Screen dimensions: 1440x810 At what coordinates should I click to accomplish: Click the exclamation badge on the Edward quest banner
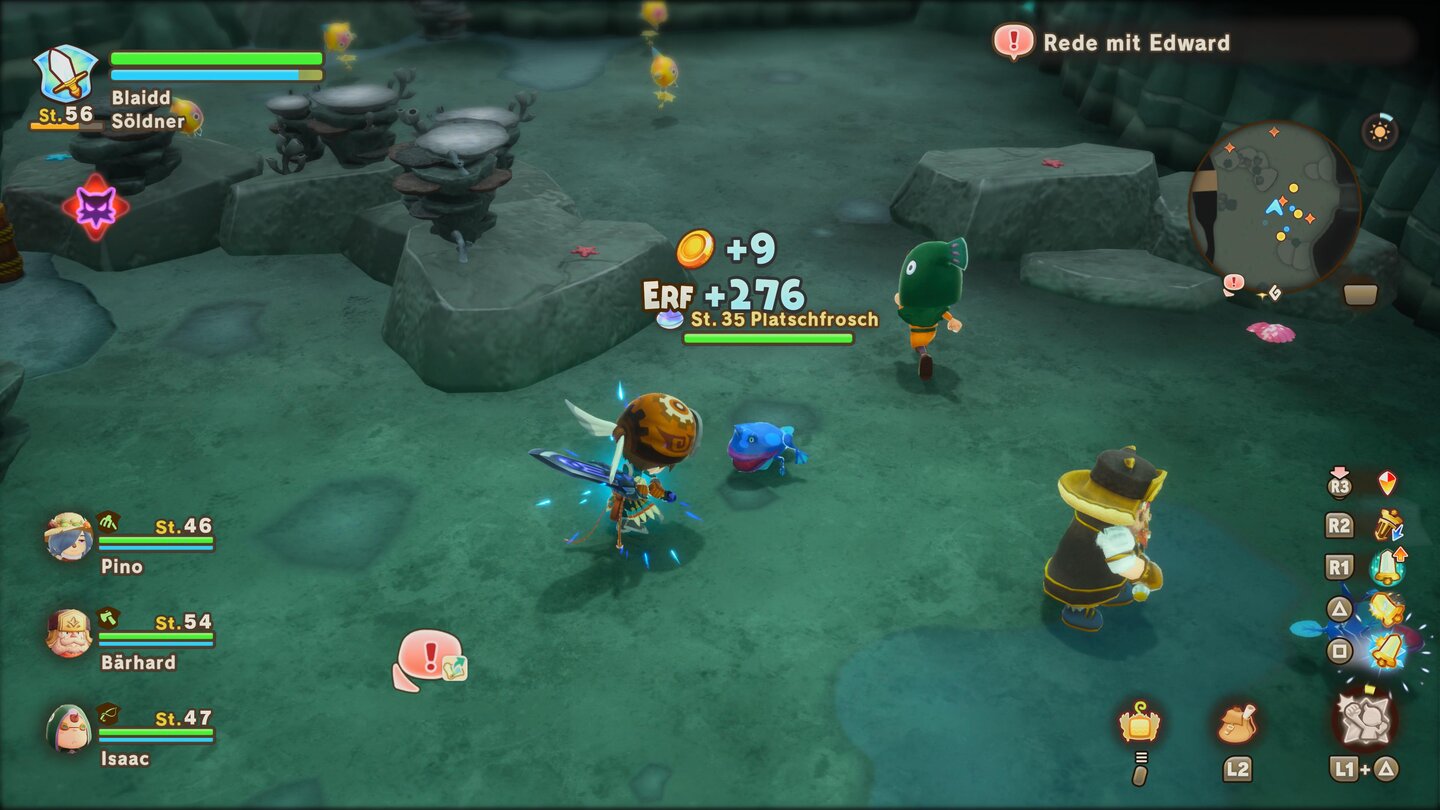[x=1012, y=43]
